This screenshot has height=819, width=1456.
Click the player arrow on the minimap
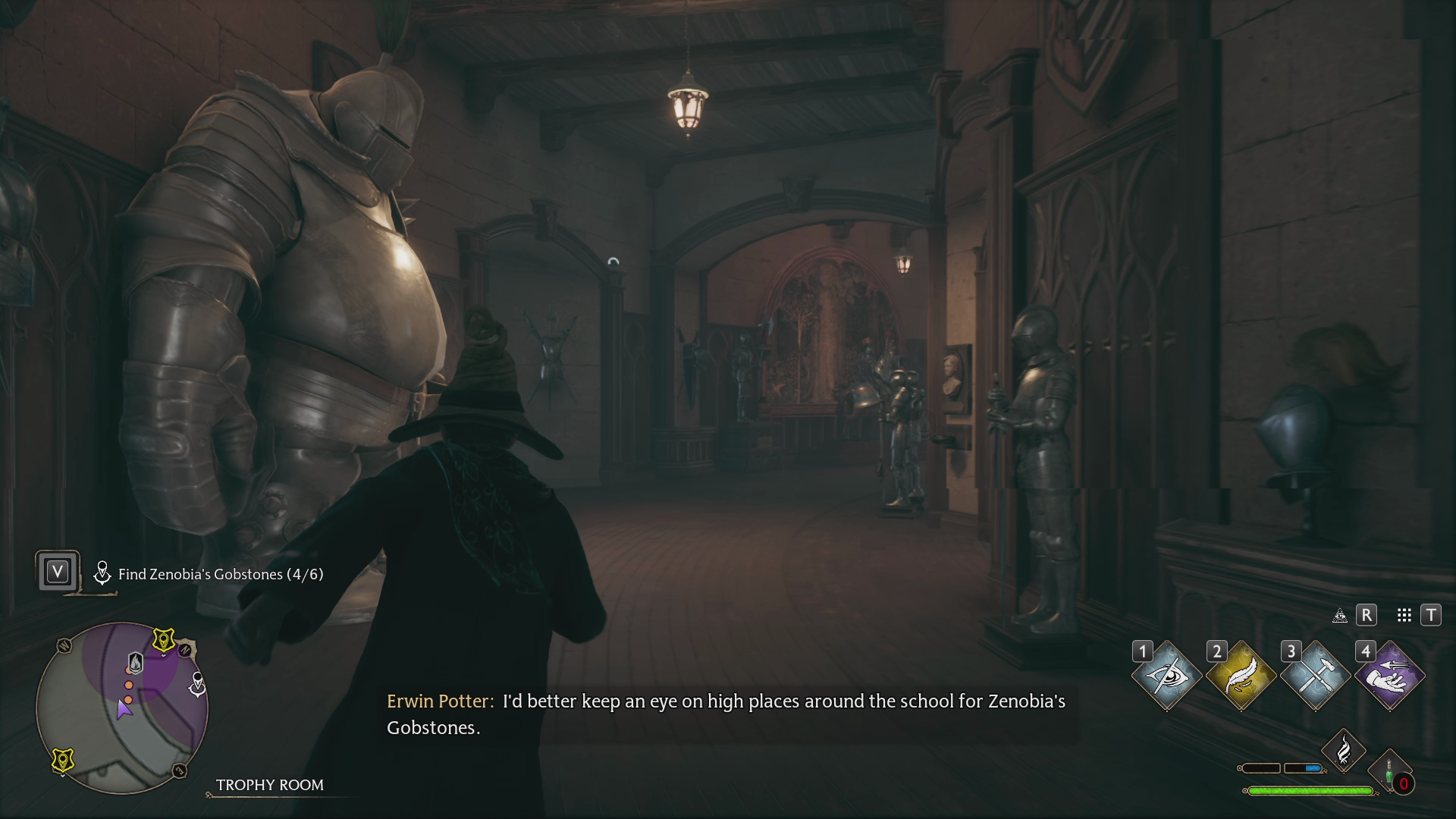(124, 711)
